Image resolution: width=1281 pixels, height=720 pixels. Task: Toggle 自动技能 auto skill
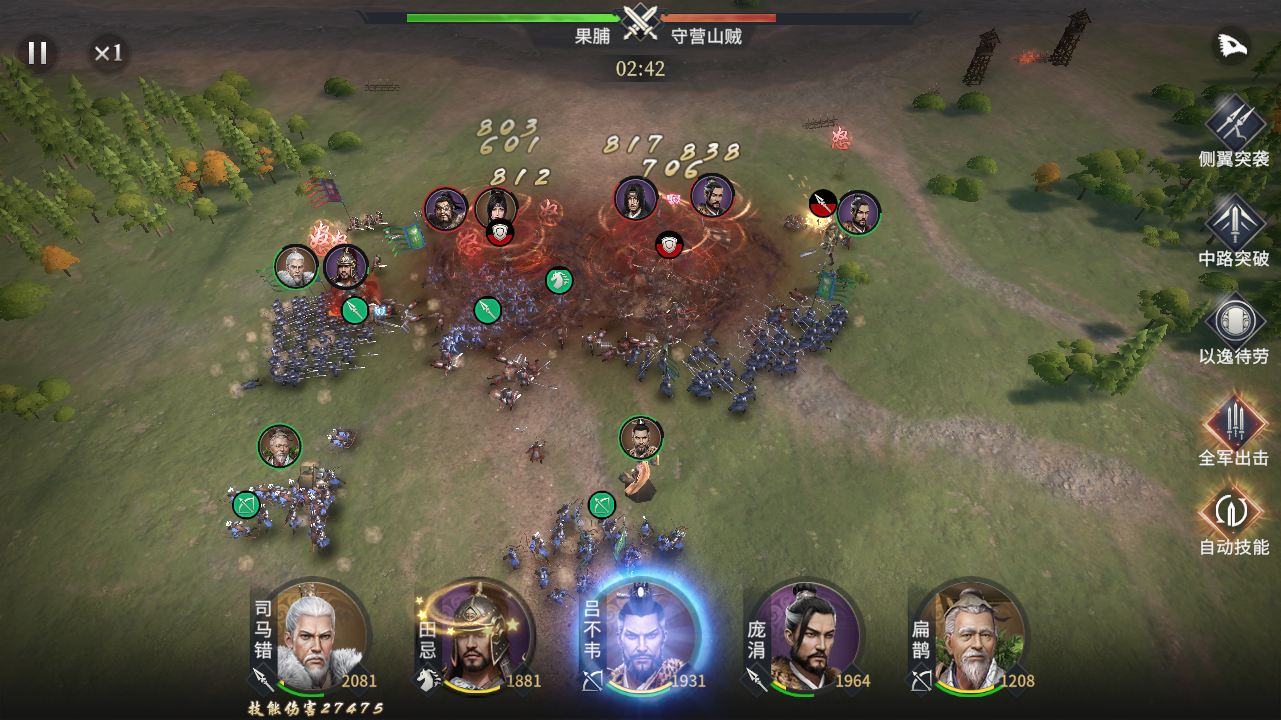coord(1235,511)
